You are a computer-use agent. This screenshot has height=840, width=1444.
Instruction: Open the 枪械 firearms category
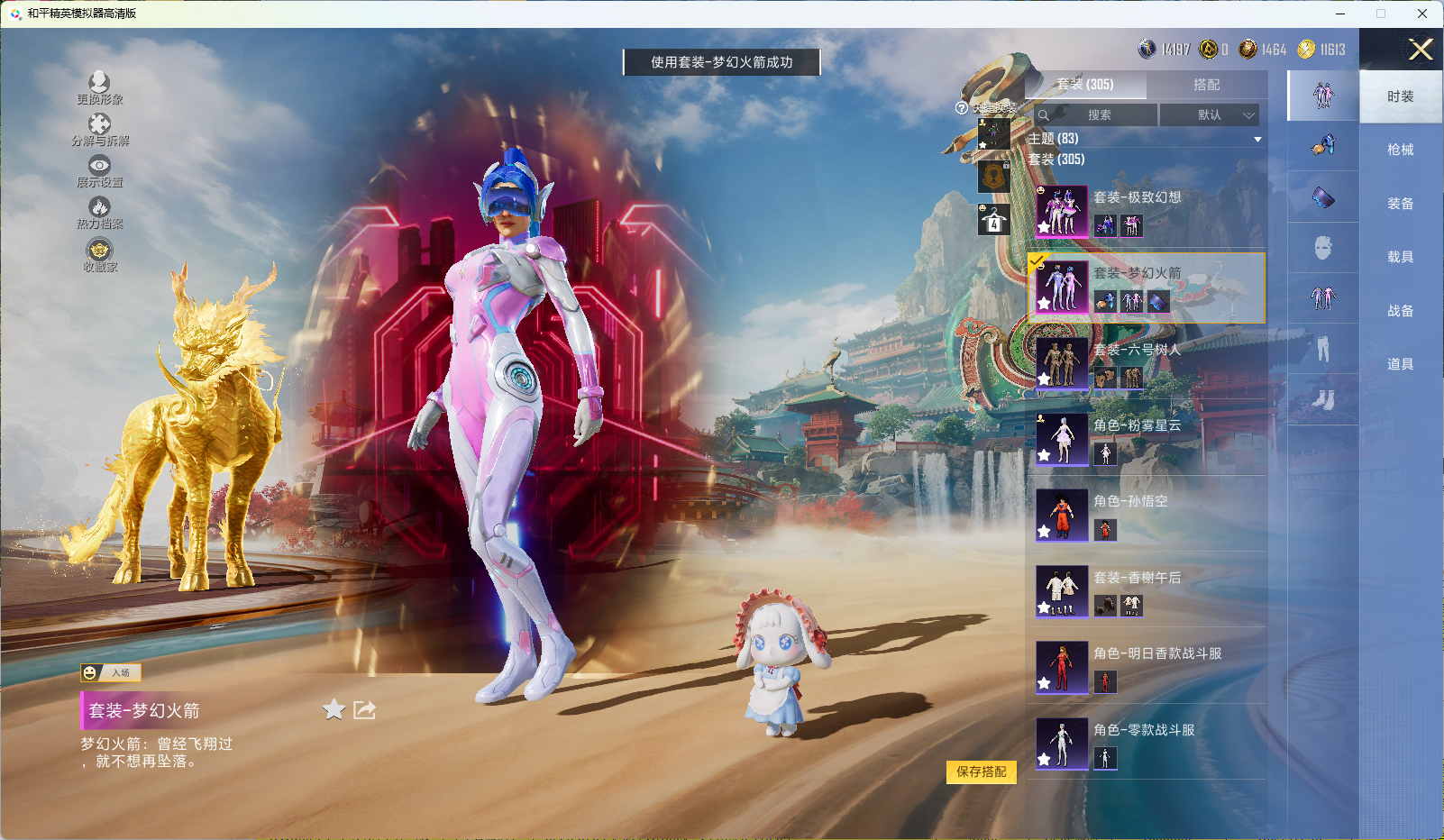1400,150
